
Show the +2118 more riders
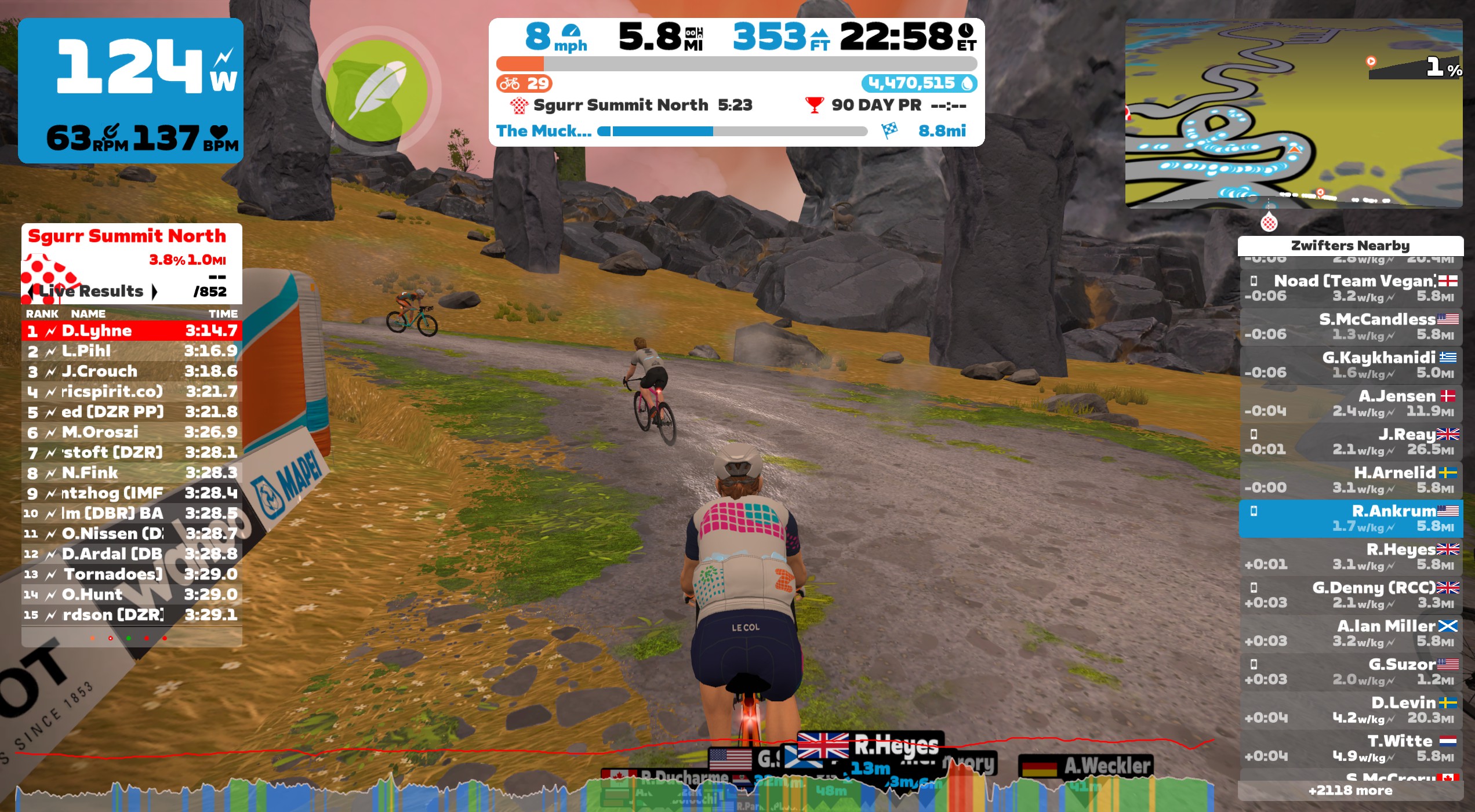1350,791
